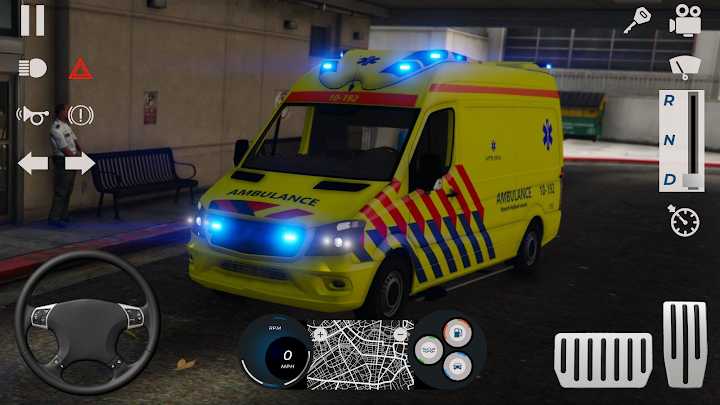Shift the gear selector to R
The image size is (720, 405).
(x=668, y=101)
